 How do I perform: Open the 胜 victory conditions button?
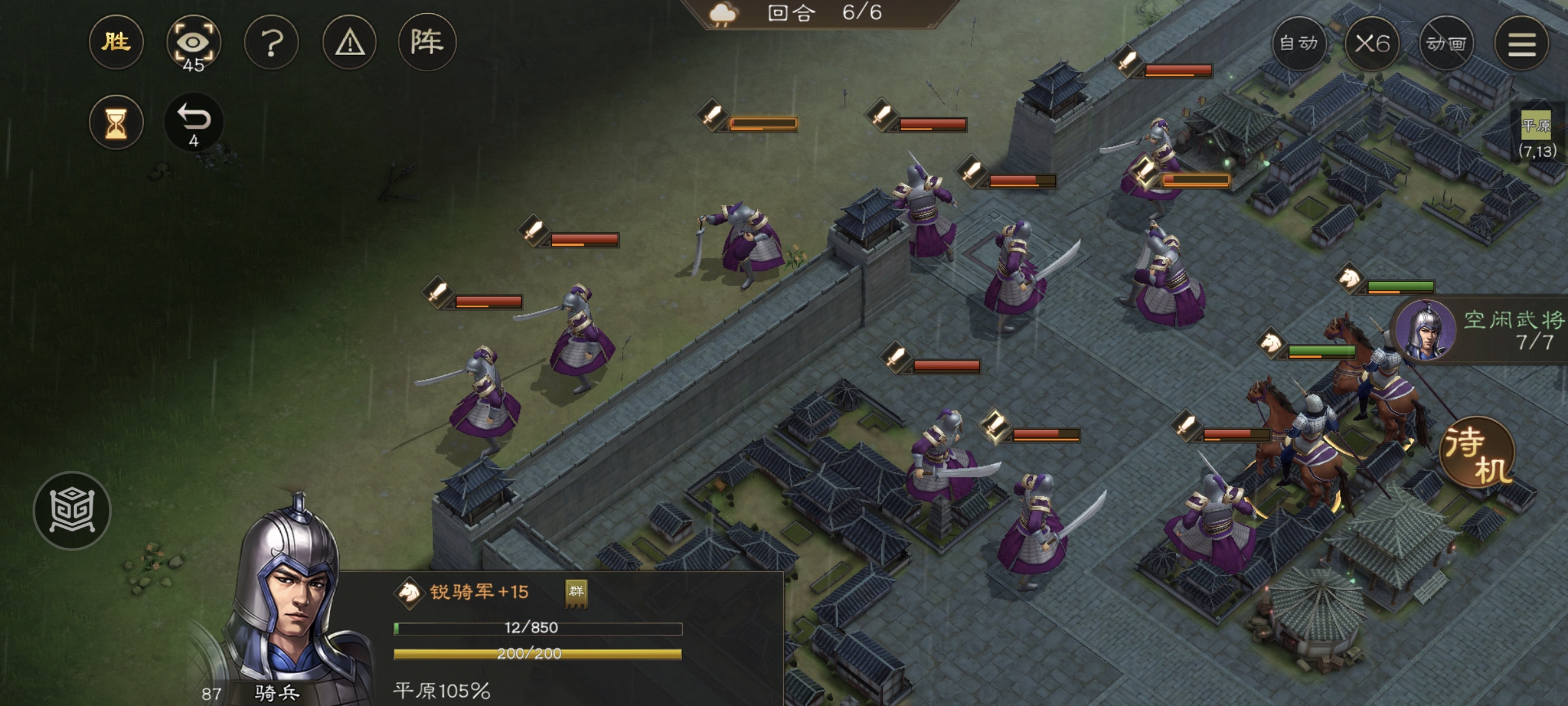pyautogui.click(x=116, y=43)
